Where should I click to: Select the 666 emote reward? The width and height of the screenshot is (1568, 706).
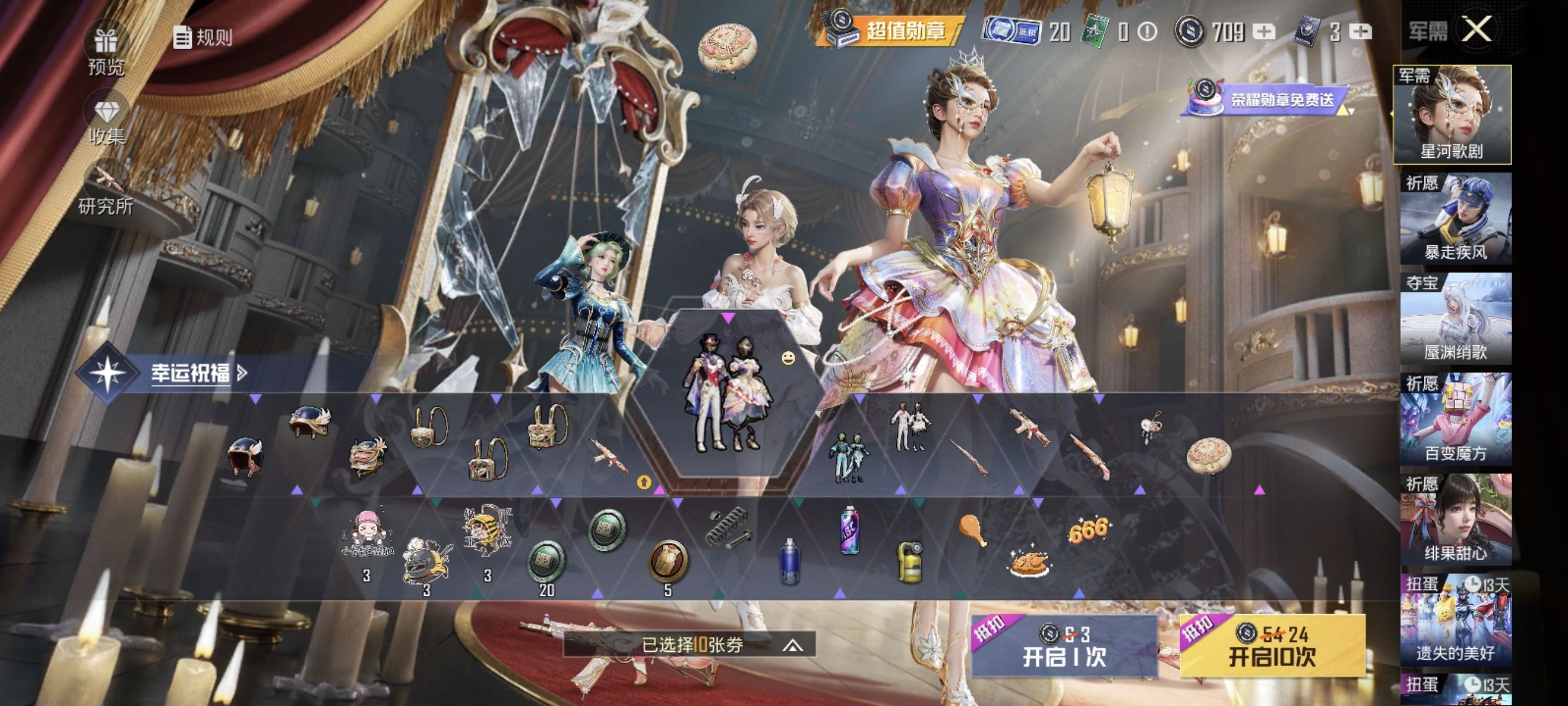coord(1088,531)
